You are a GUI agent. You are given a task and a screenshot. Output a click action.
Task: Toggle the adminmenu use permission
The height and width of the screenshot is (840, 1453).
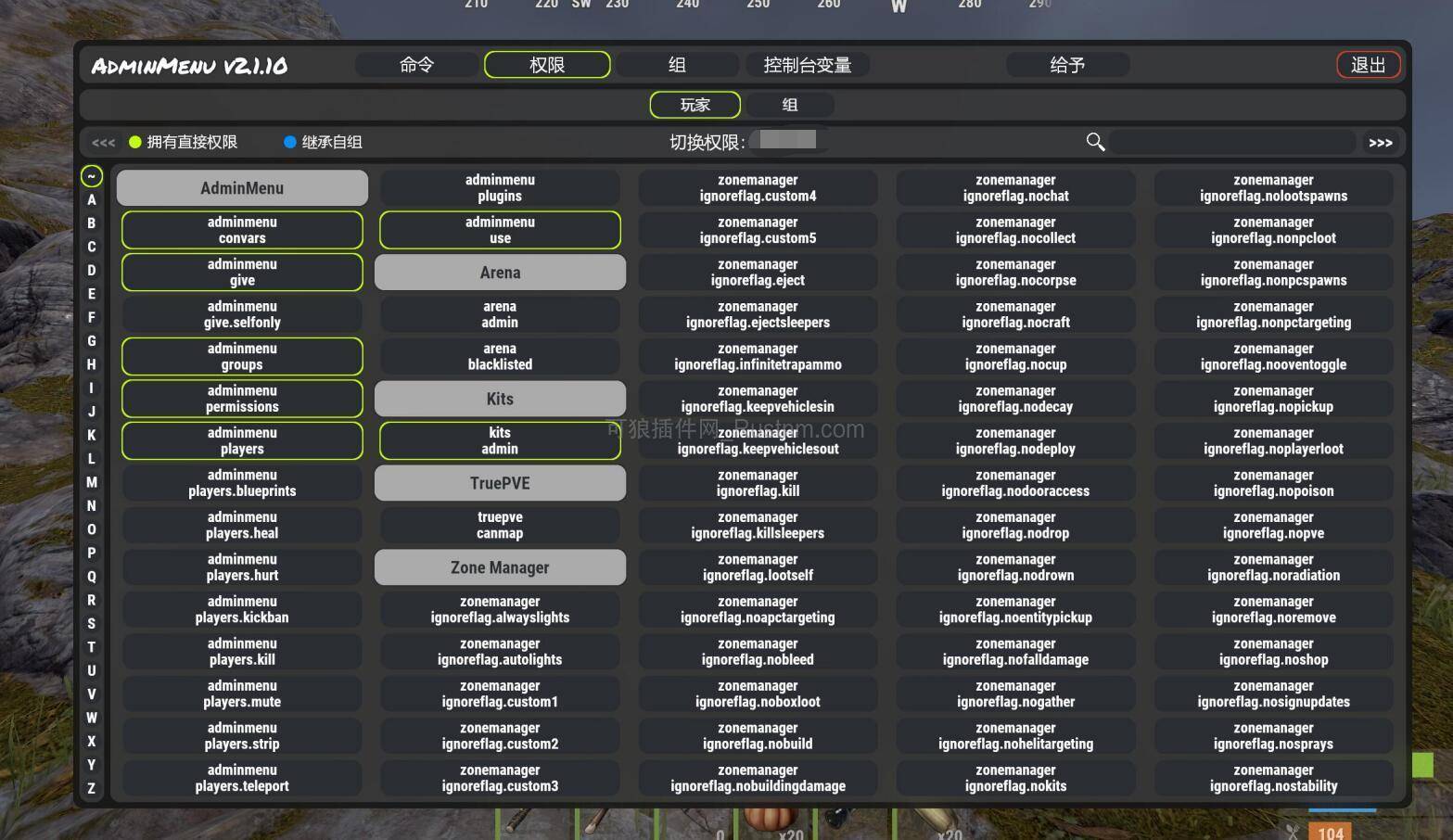point(500,230)
